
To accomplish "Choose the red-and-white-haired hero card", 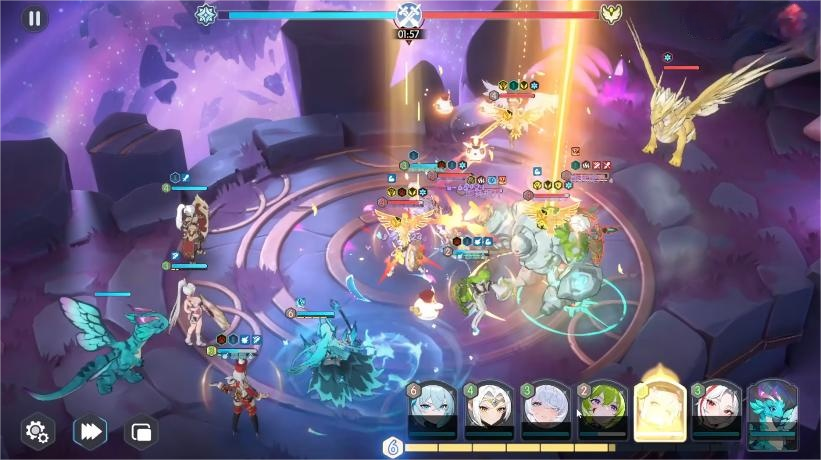I will 716,411.
